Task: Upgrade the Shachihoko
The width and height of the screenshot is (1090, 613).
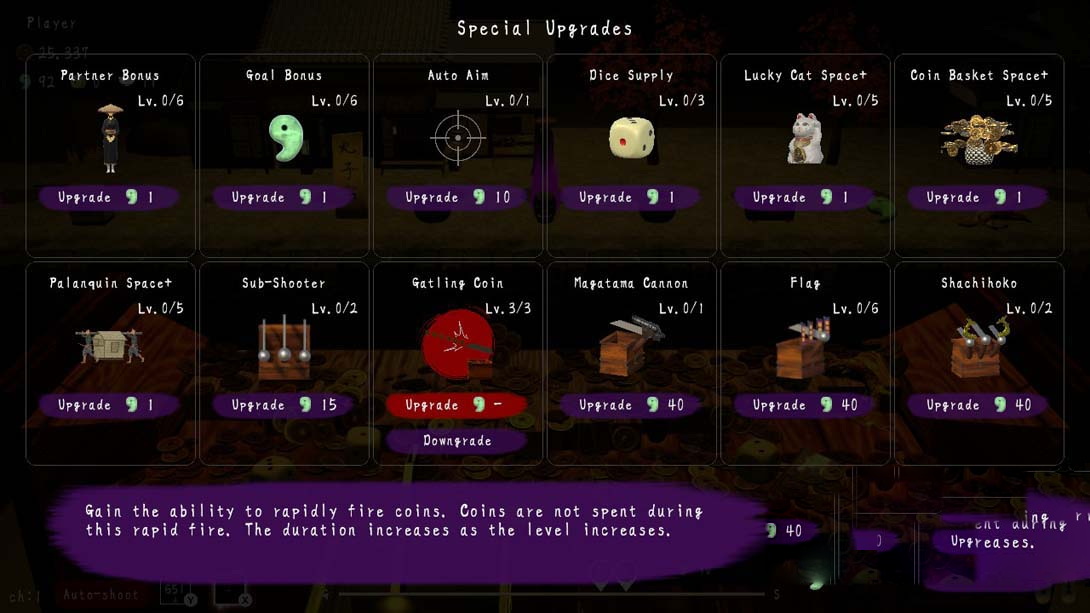Action: 978,405
